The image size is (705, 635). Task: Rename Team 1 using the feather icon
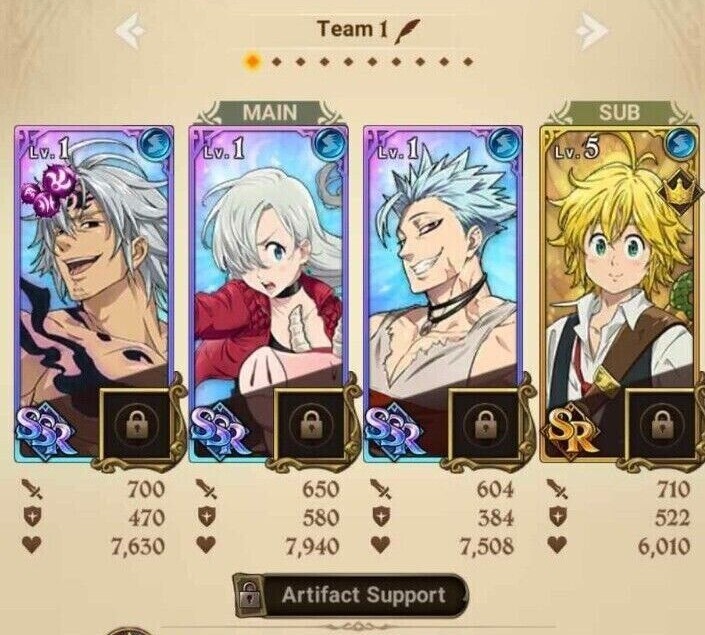[406, 29]
